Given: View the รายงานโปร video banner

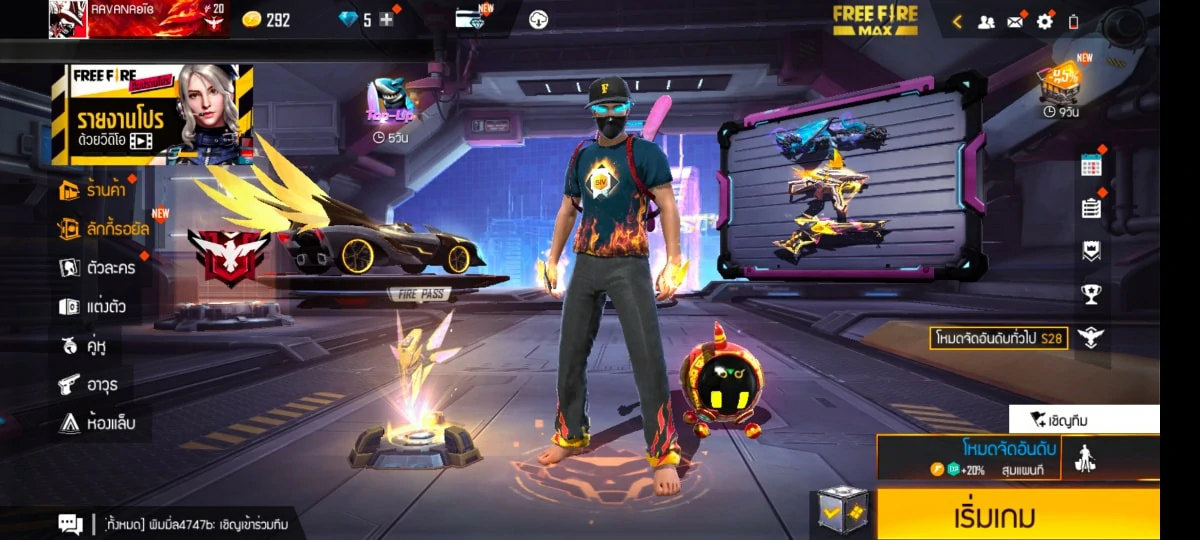Looking at the screenshot, I should (x=152, y=114).
